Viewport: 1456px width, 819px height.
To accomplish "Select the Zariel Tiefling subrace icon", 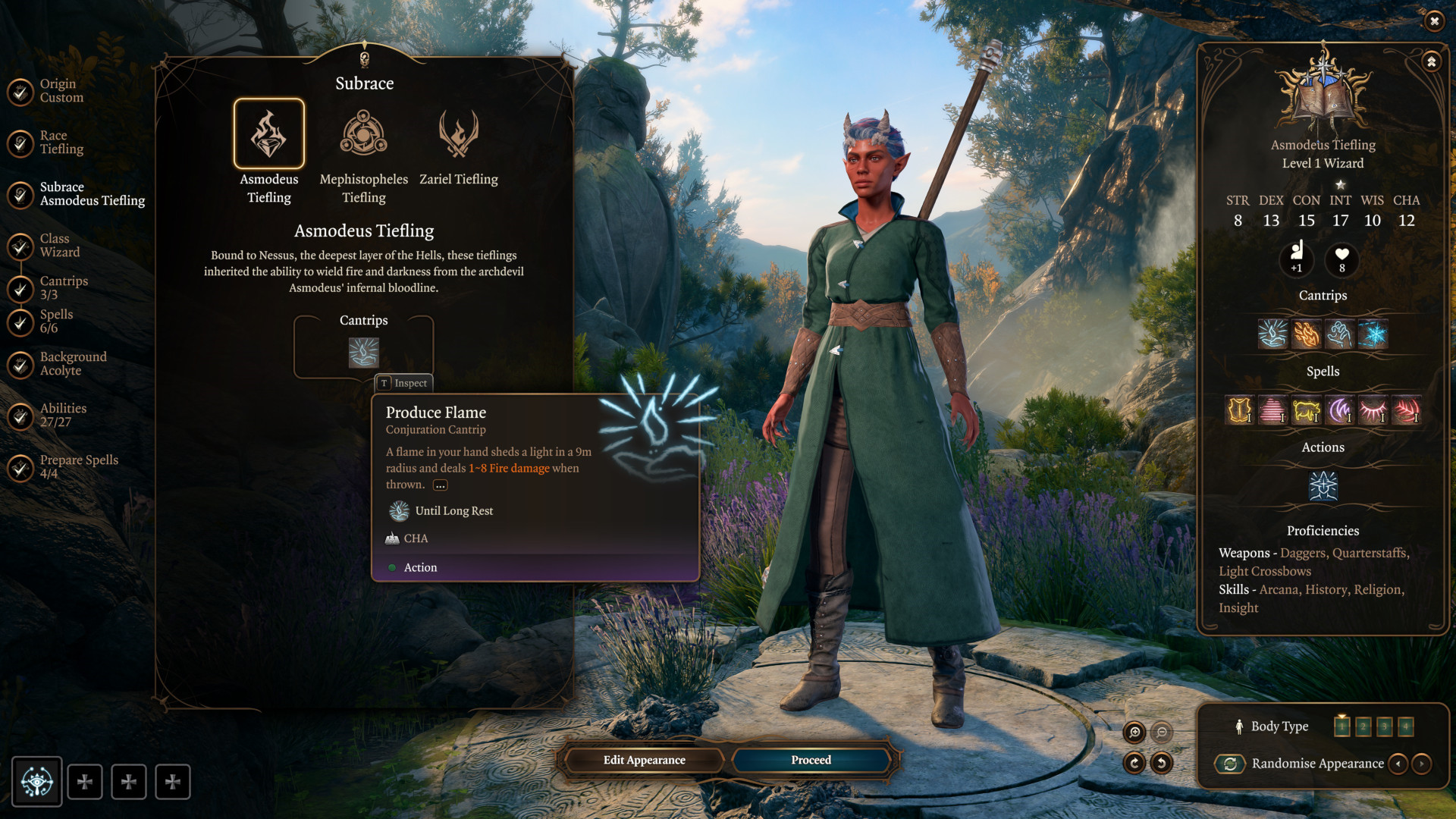I will (458, 134).
